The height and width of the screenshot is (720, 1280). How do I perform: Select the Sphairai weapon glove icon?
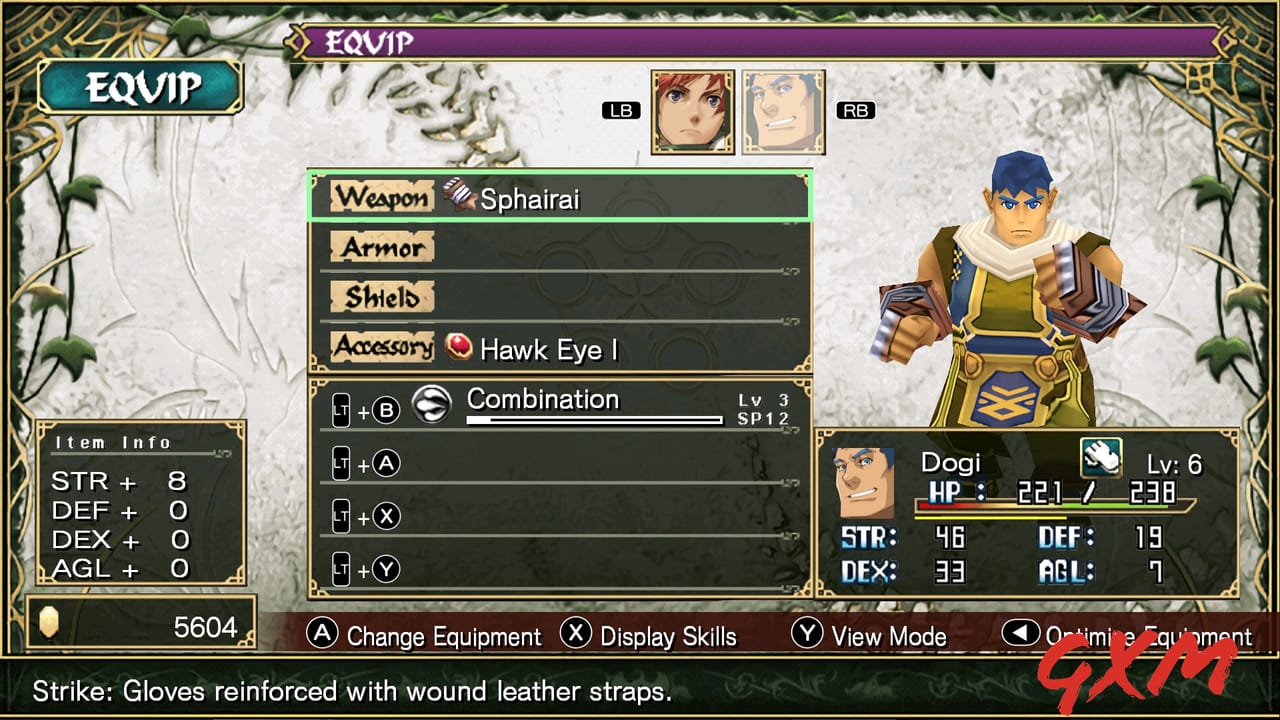[x=455, y=197]
